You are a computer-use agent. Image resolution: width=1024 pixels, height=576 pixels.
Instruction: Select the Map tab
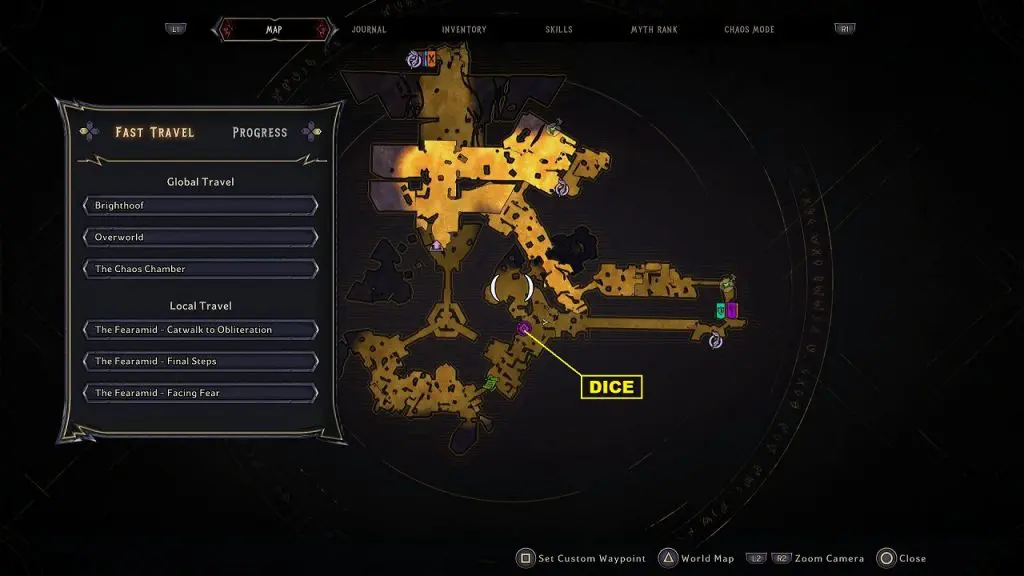pos(273,30)
